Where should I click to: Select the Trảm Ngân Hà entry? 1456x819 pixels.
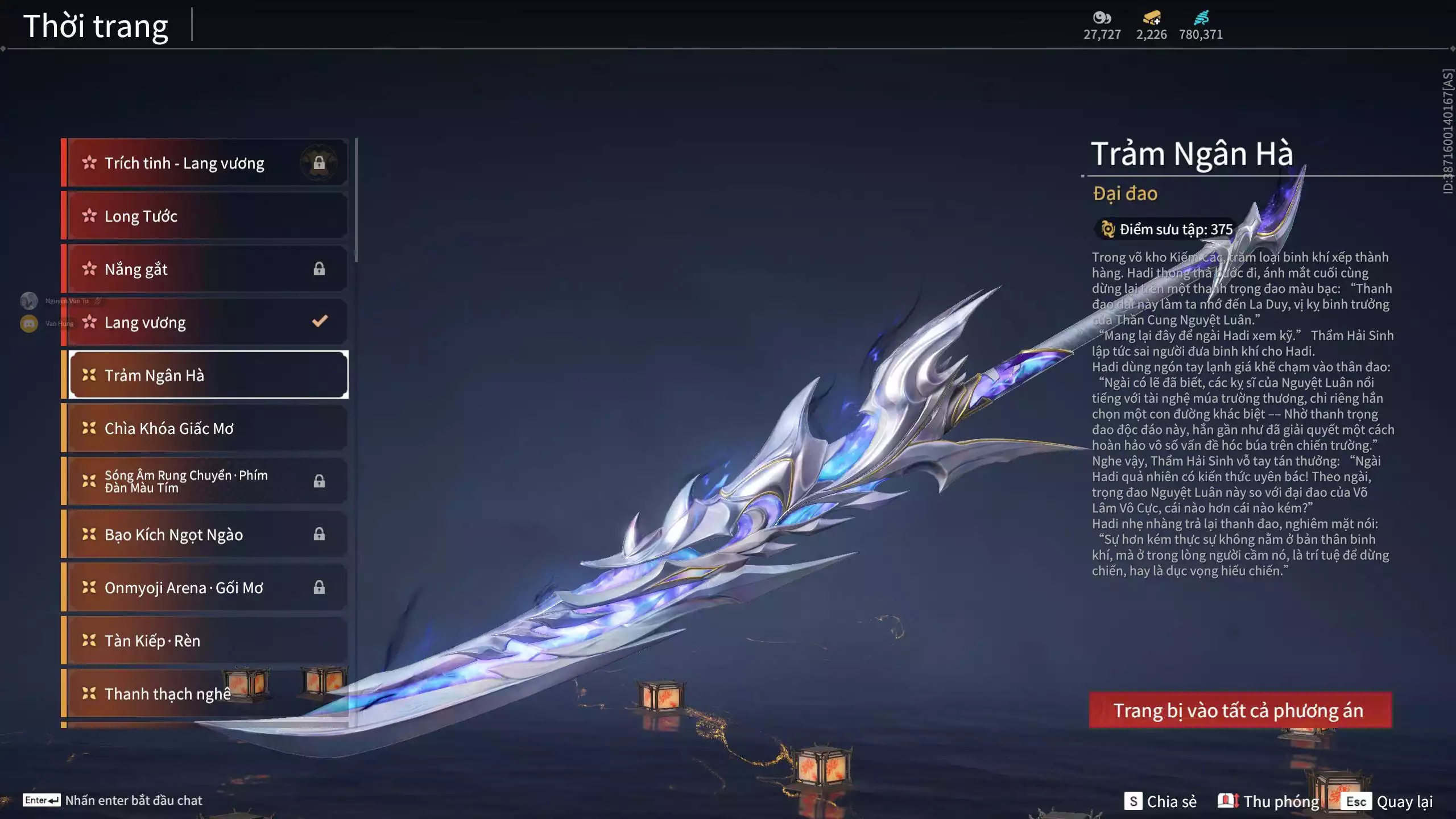click(208, 375)
